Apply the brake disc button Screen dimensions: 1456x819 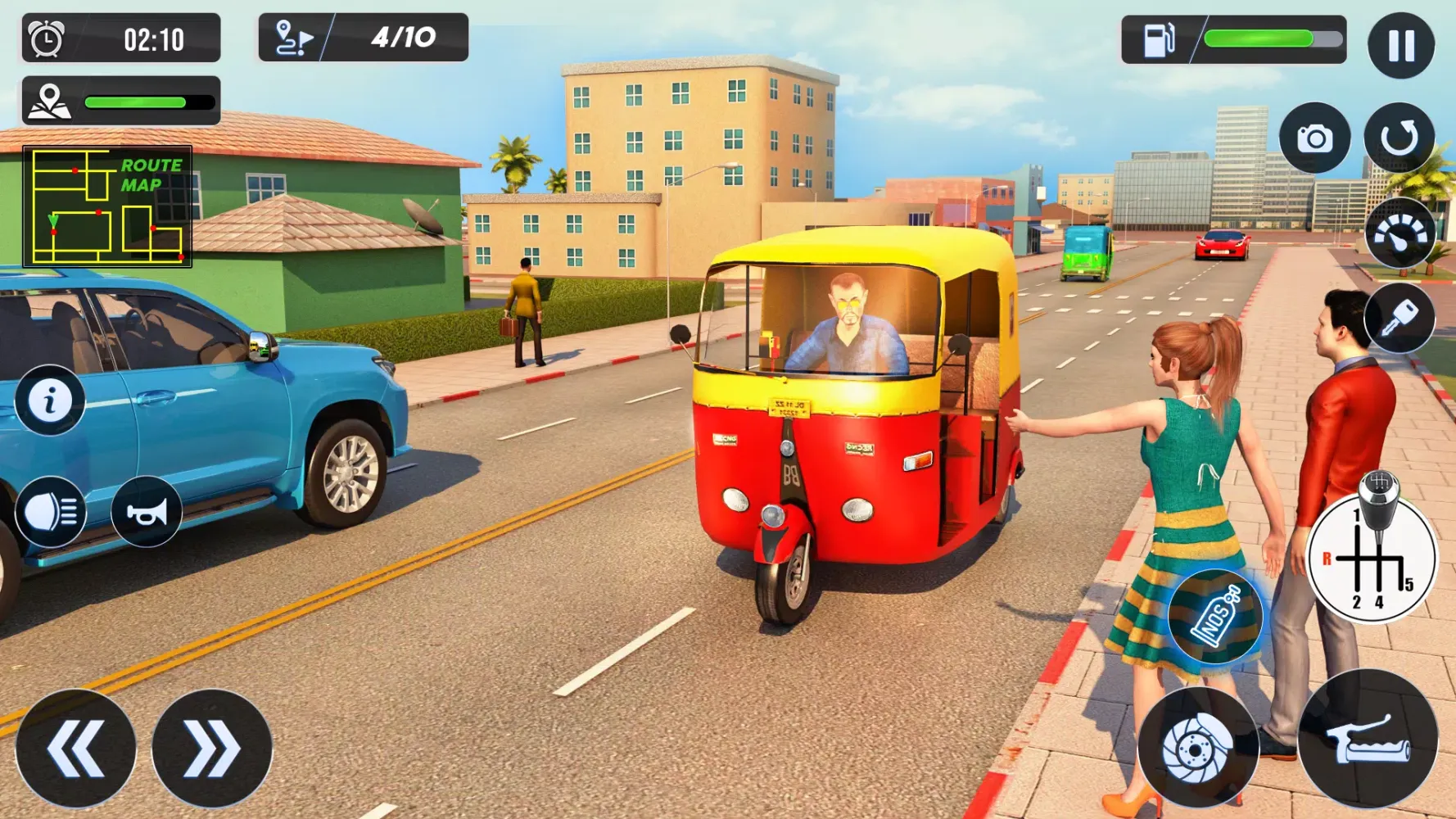pyautogui.click(x=1197, y=747)
